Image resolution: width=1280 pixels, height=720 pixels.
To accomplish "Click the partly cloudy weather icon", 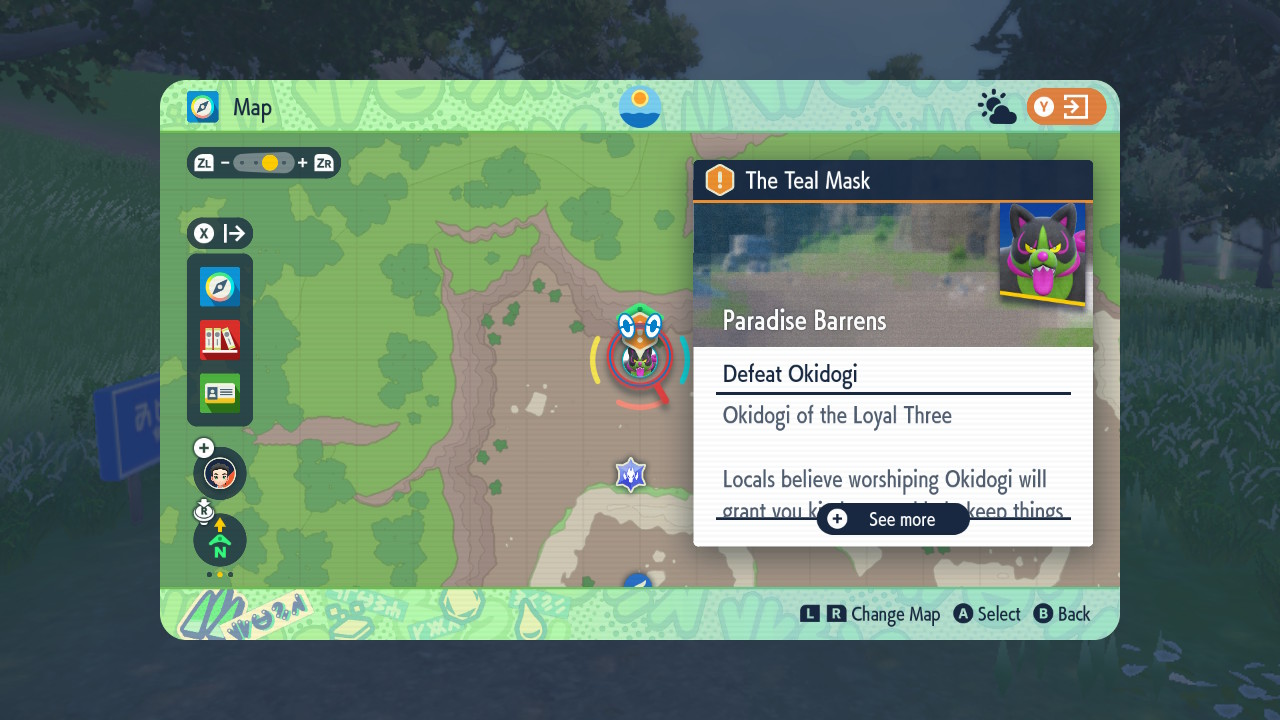I will 996,107.
